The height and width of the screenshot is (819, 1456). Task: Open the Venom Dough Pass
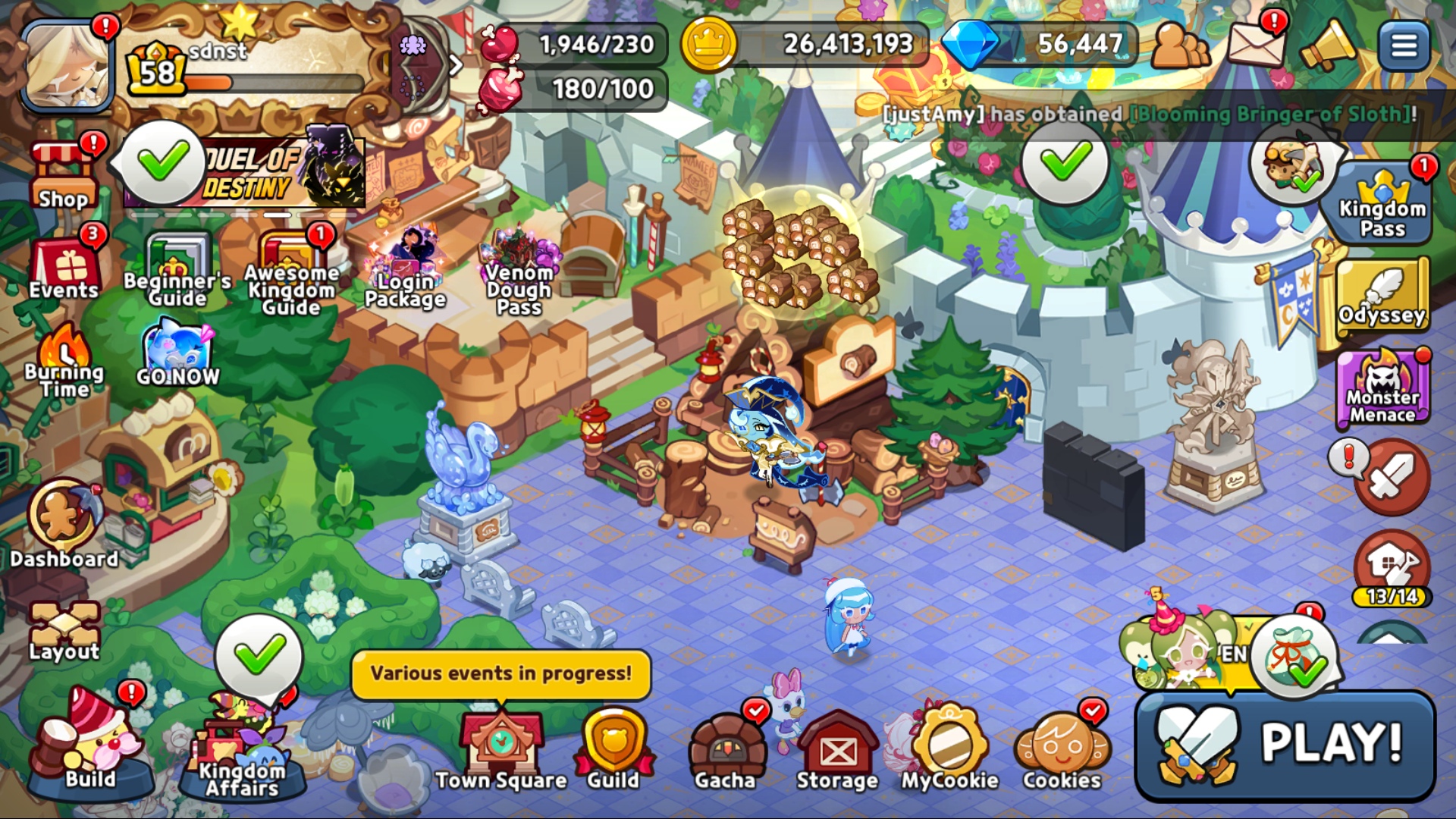[519, 273]
